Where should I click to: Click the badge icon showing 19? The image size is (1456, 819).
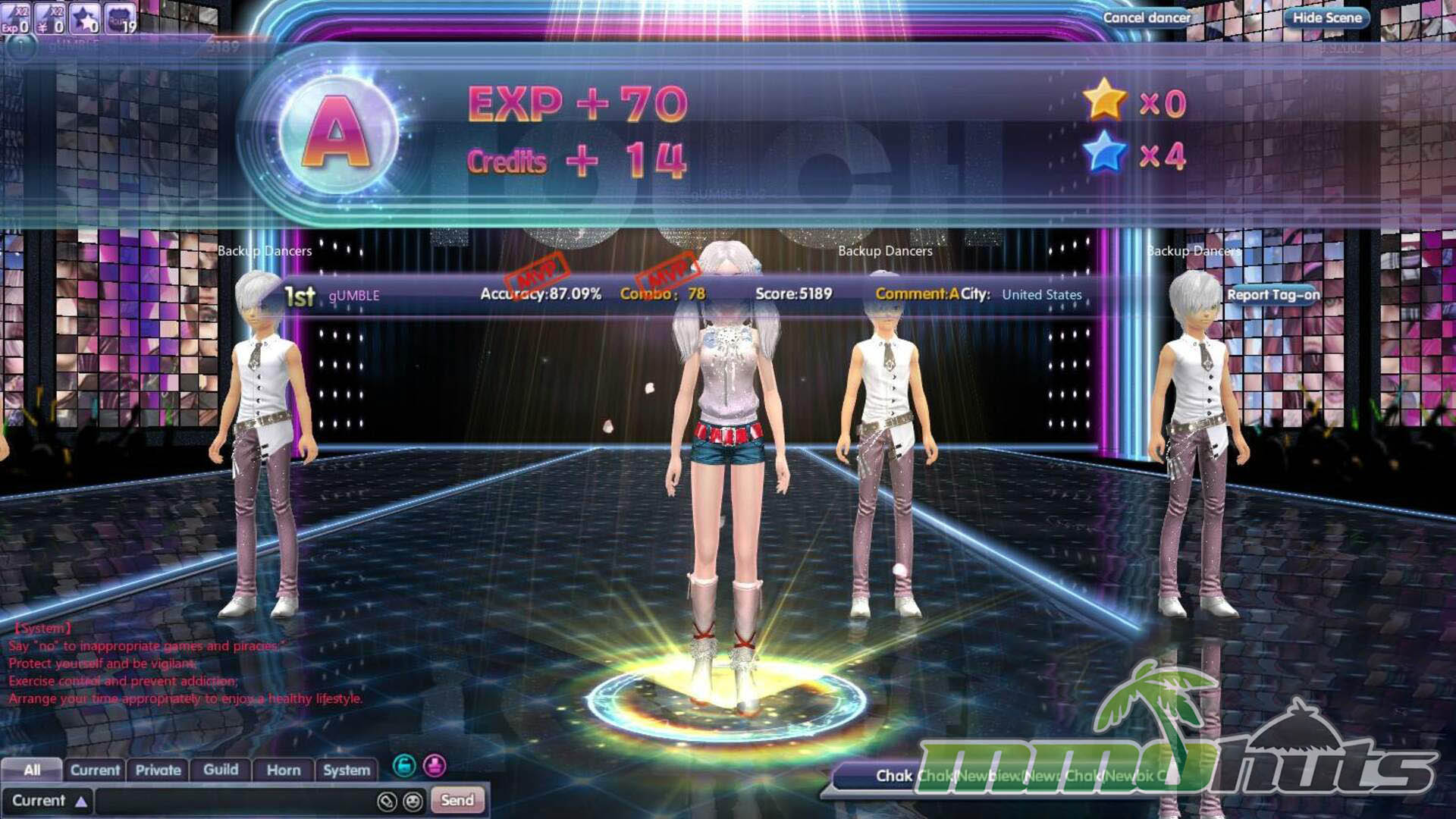[120, 18]
